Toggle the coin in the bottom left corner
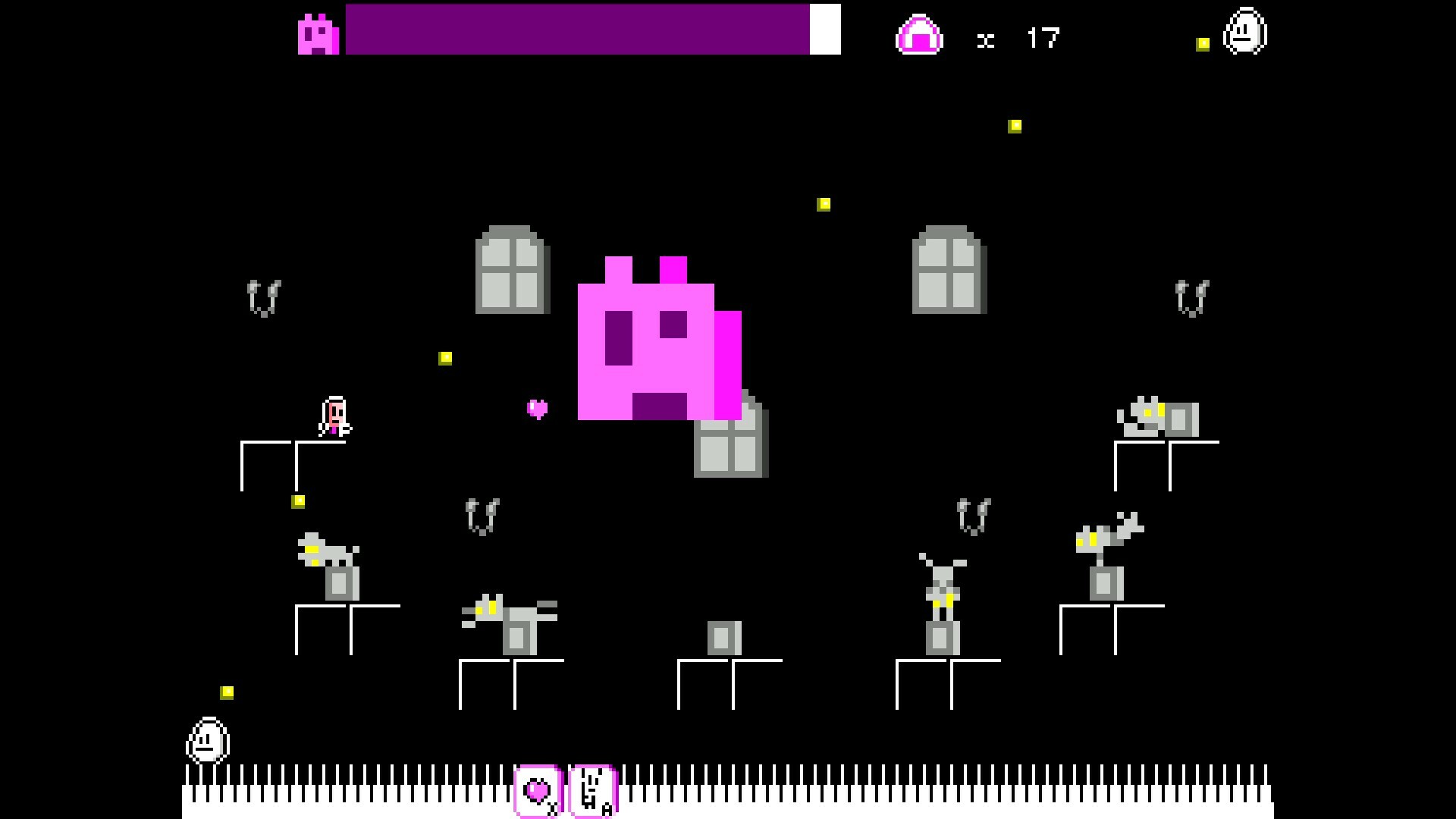The image size is (1456, 819). [x=226, y=691]
